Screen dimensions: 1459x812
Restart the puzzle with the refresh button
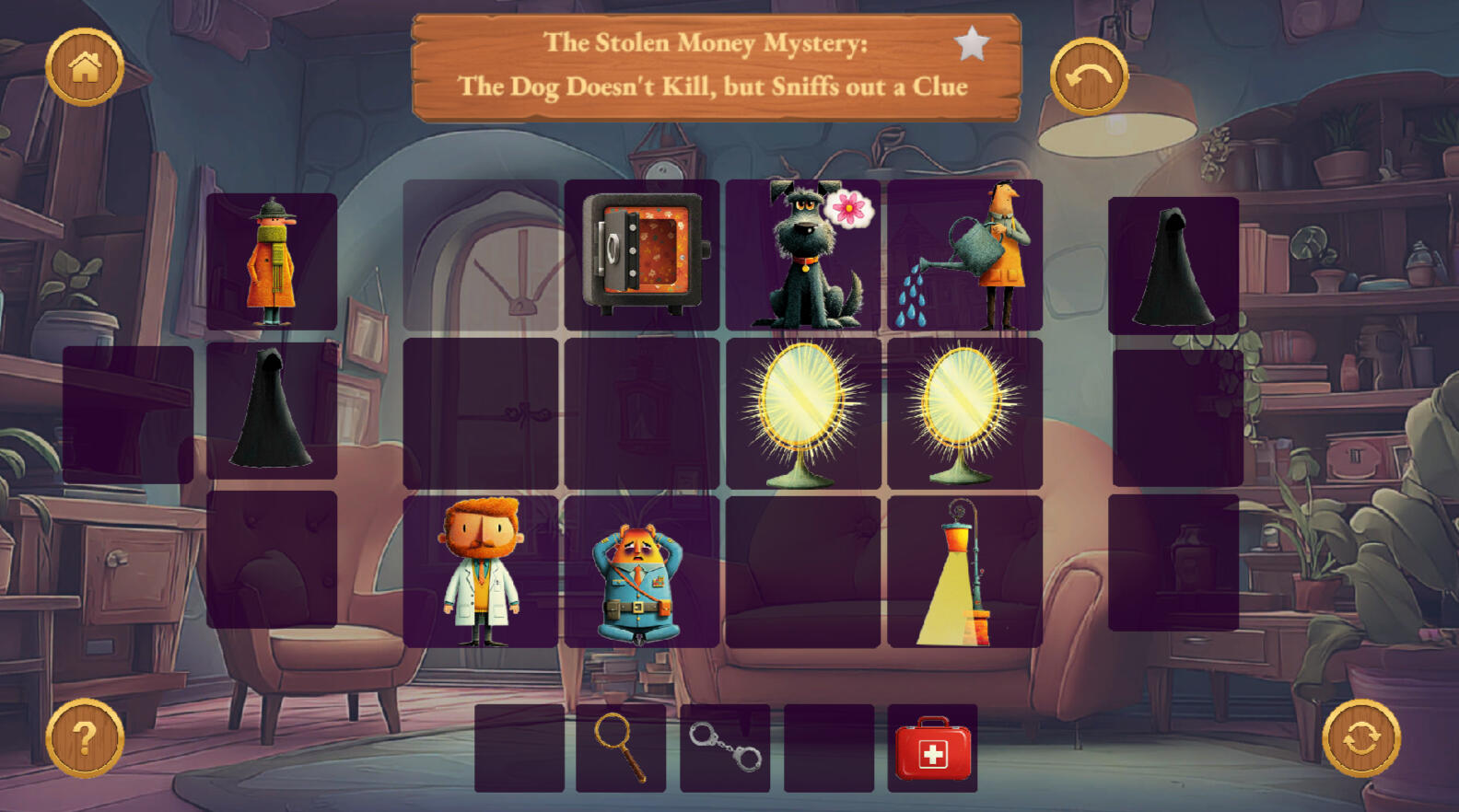click(1361, 738)
